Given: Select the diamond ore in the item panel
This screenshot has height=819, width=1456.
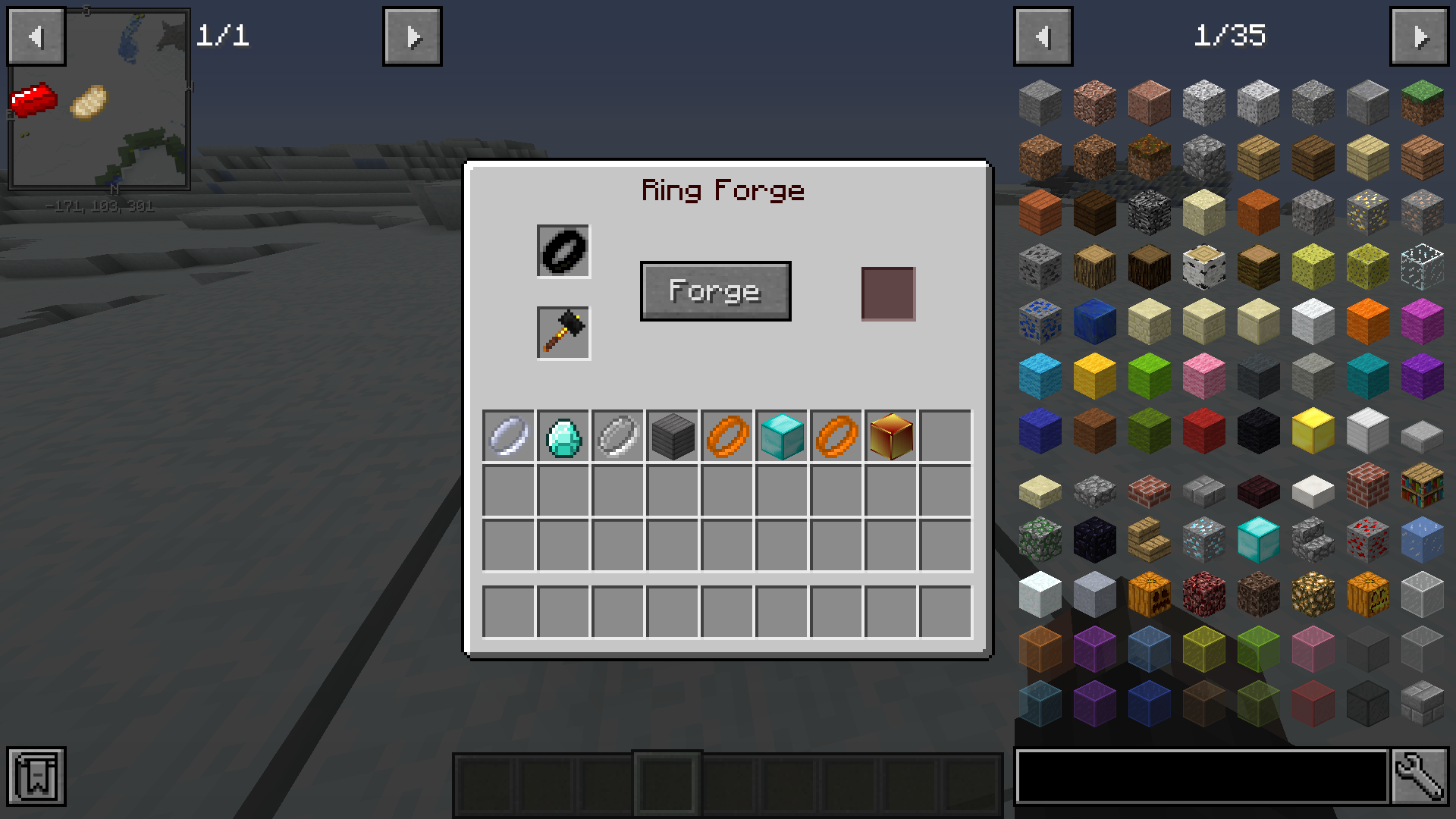Looking at the screenshot, I should pos(1203,538).
